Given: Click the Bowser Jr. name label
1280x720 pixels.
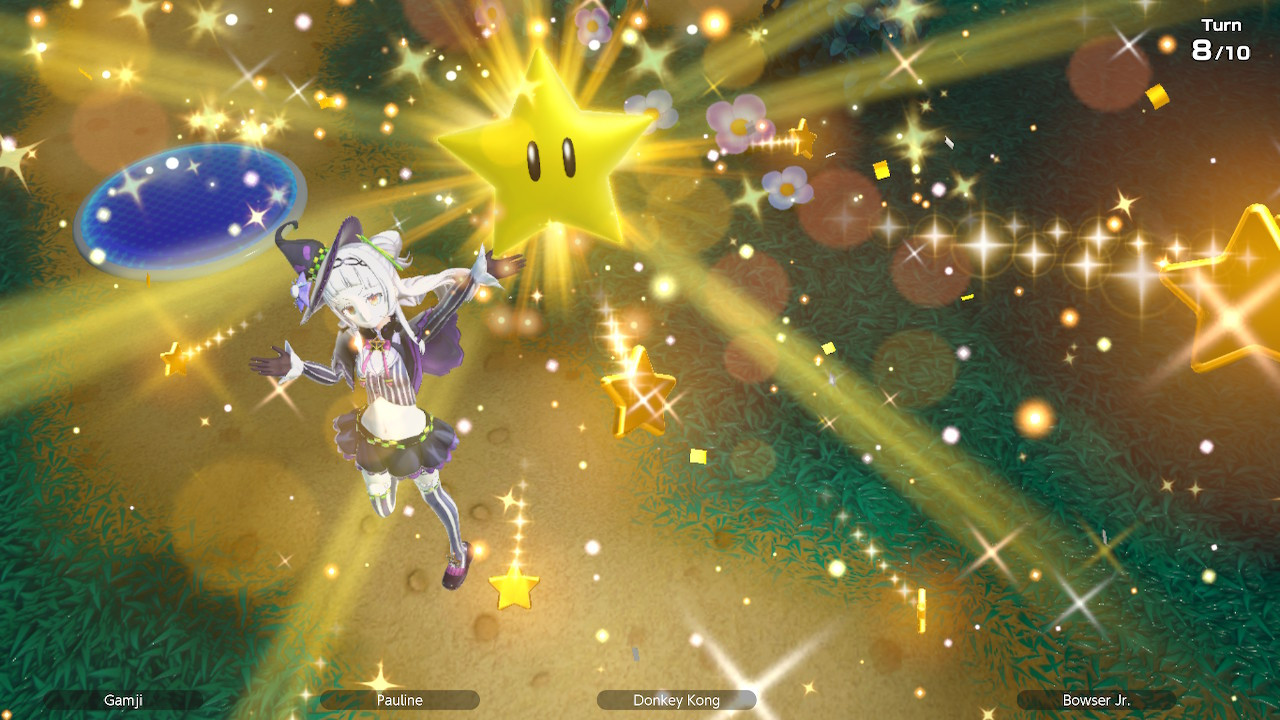Looking at the screenshot, I should pos(1096,700).
